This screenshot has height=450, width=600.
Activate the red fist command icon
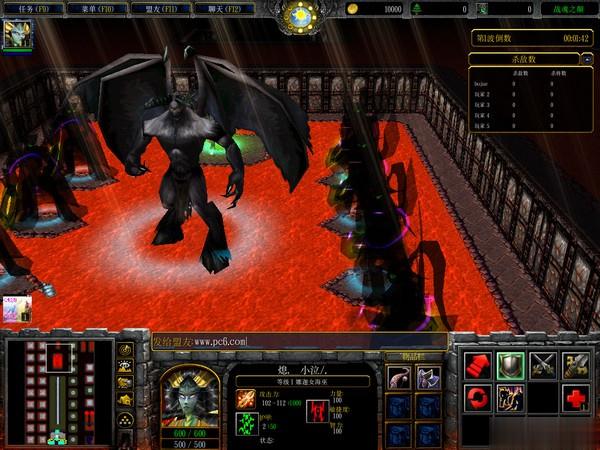478,365
